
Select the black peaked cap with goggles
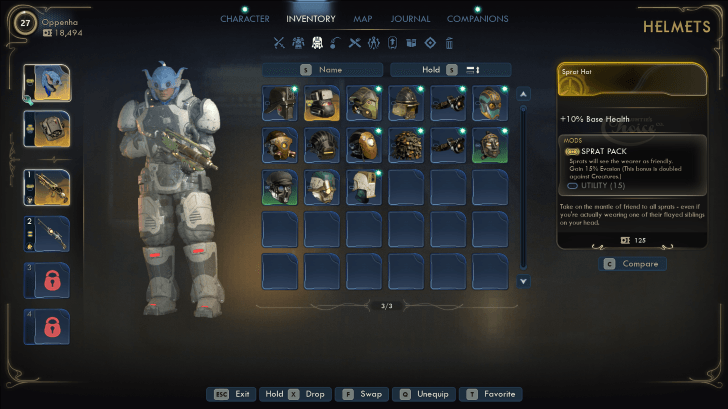pyautogui.click(x=280, y=187)
